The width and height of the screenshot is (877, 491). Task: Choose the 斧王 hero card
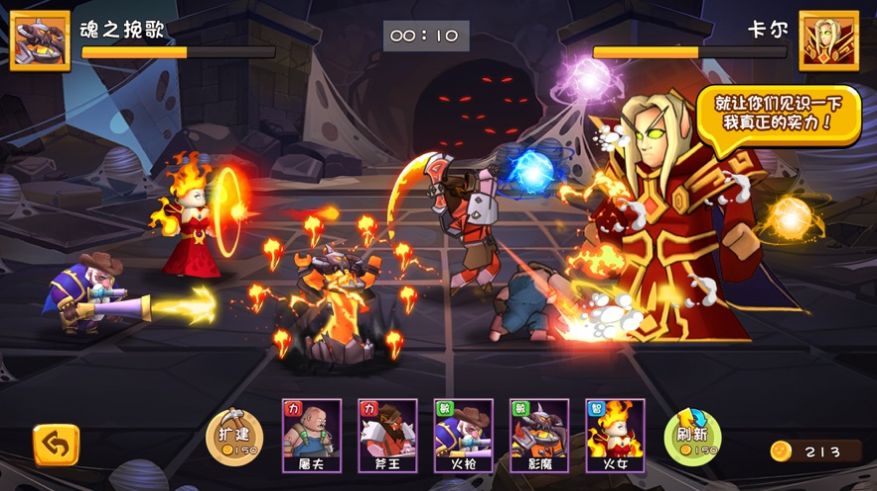tap(388, 436)
